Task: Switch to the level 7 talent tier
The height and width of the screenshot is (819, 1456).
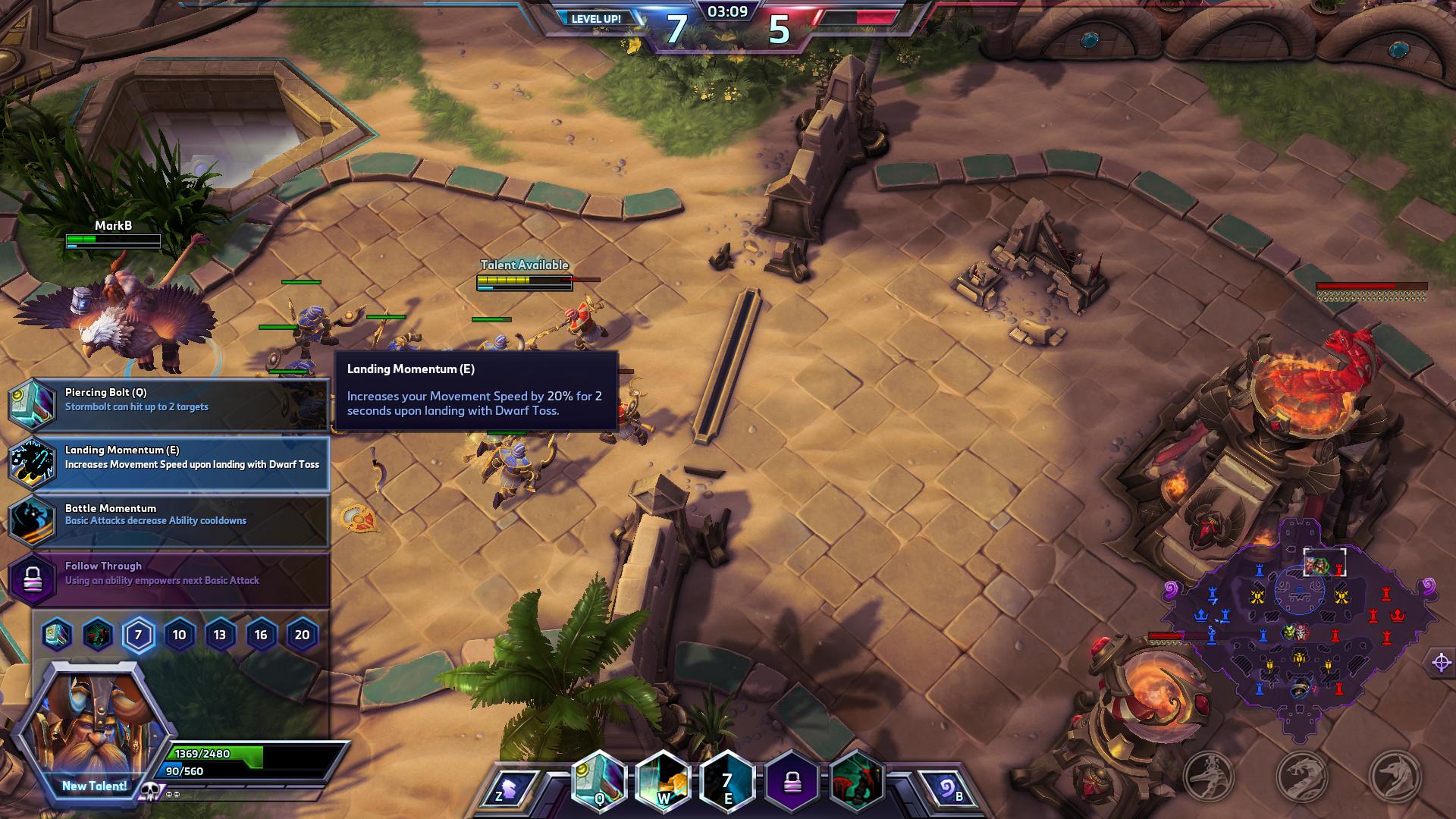Action: (138, 635)
